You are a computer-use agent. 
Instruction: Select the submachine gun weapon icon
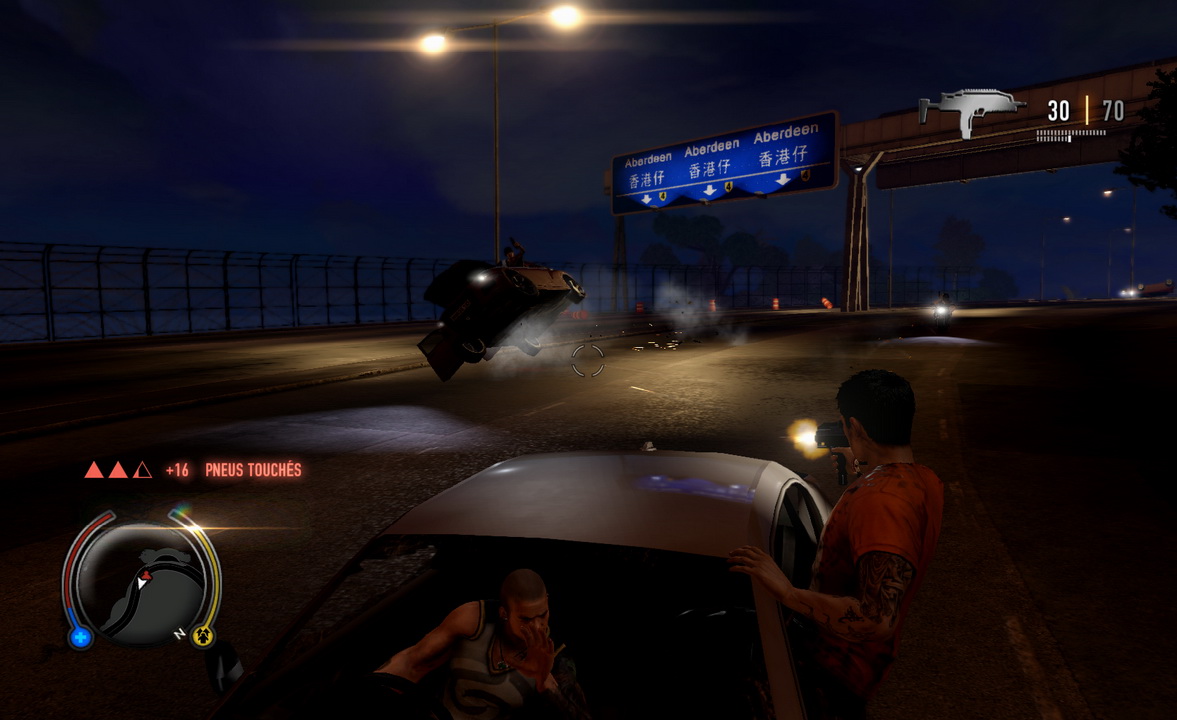[x=971, y=110]
